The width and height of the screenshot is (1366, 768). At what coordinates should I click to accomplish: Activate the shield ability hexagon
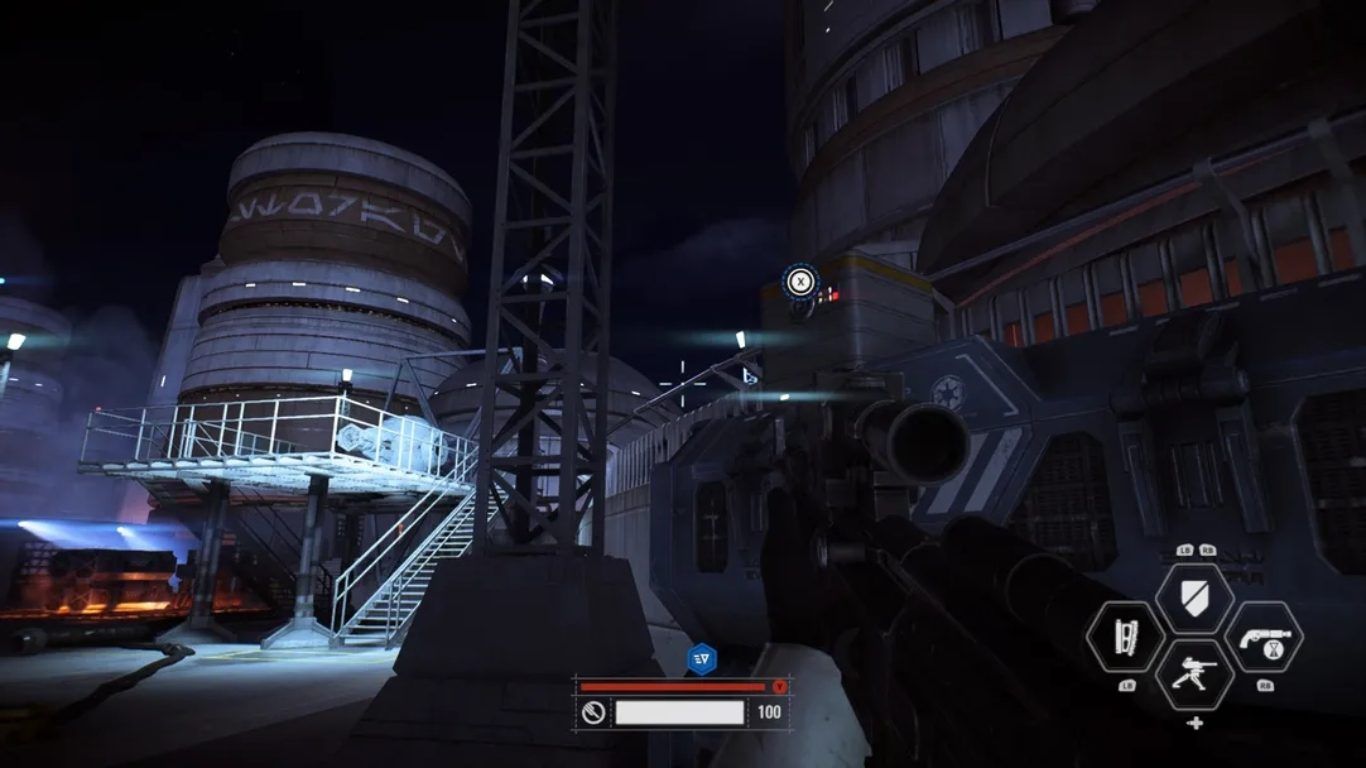click(x=1194, y=599)
